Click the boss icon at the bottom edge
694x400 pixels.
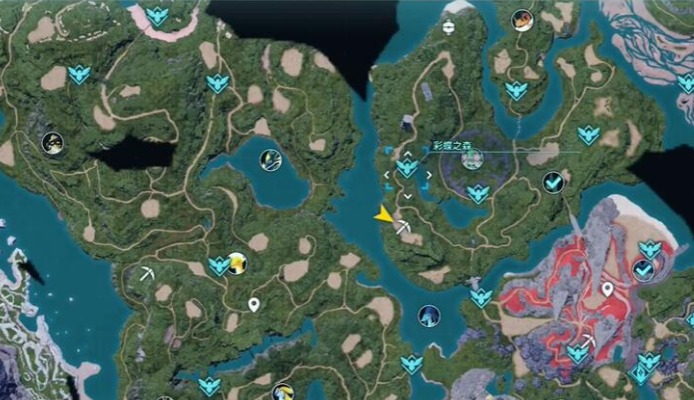(283, 392)
